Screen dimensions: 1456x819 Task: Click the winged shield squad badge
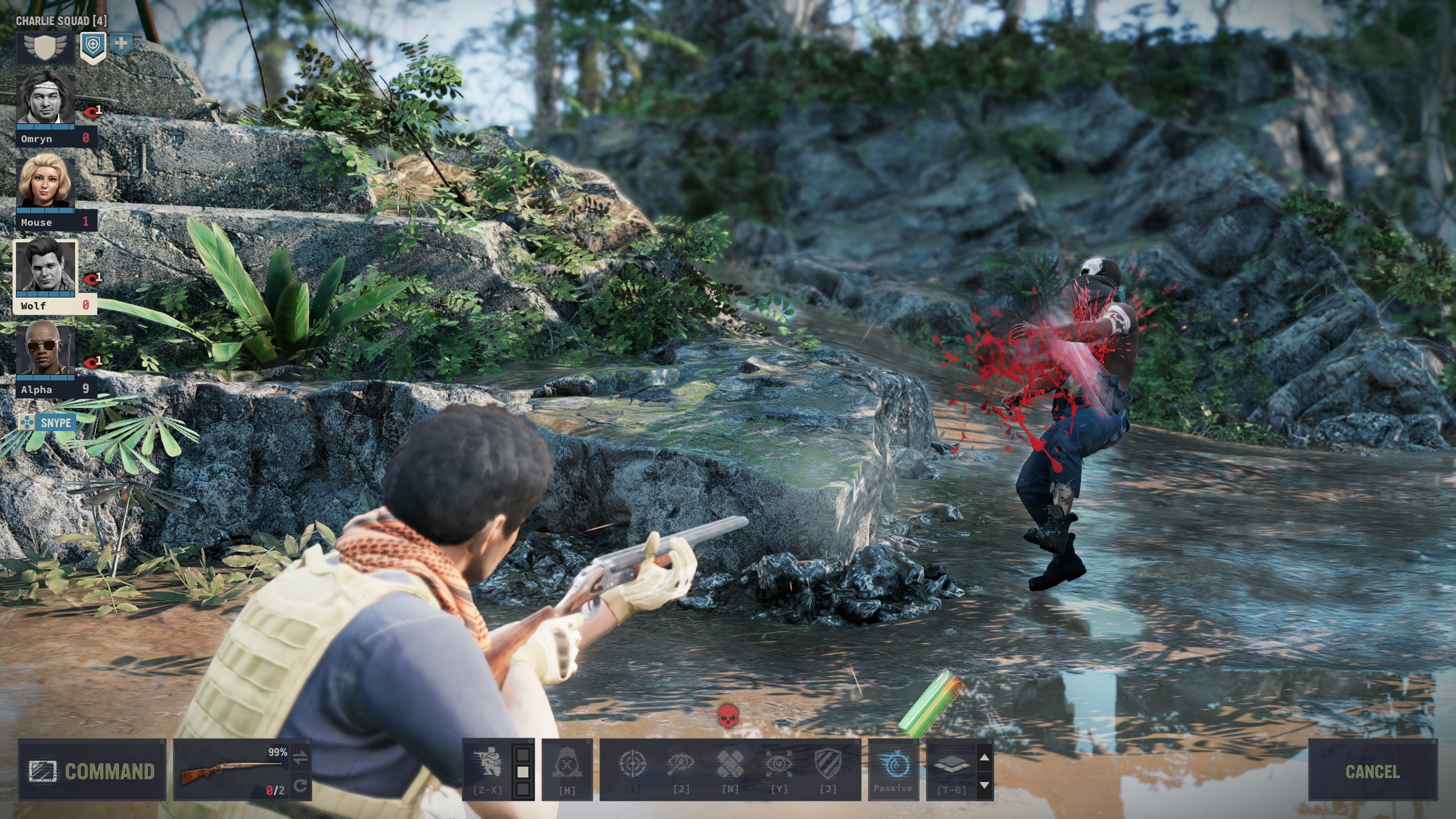tap(45, 47)
